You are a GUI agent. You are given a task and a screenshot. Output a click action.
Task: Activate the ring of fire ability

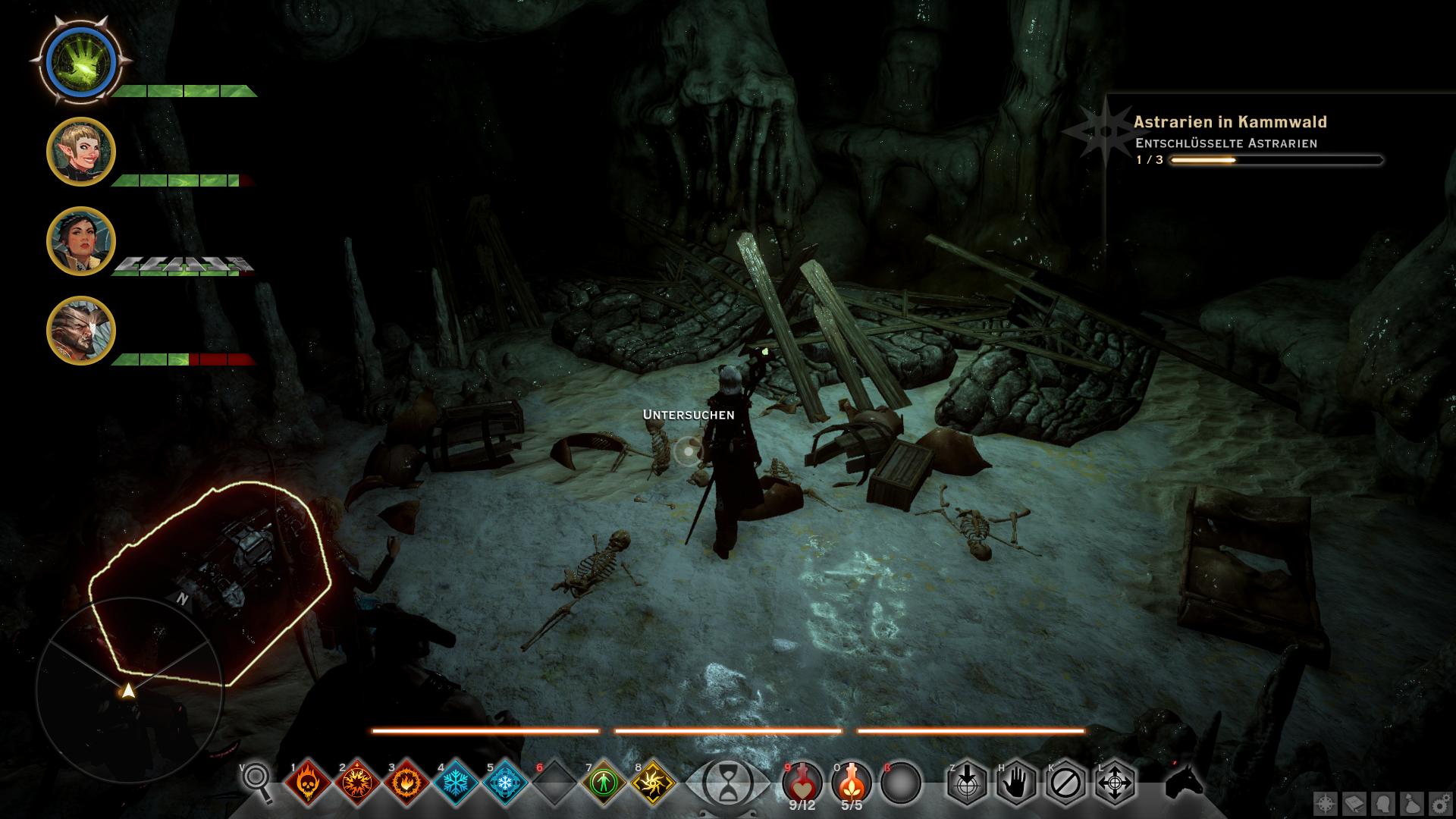click(x=406, y=782)
